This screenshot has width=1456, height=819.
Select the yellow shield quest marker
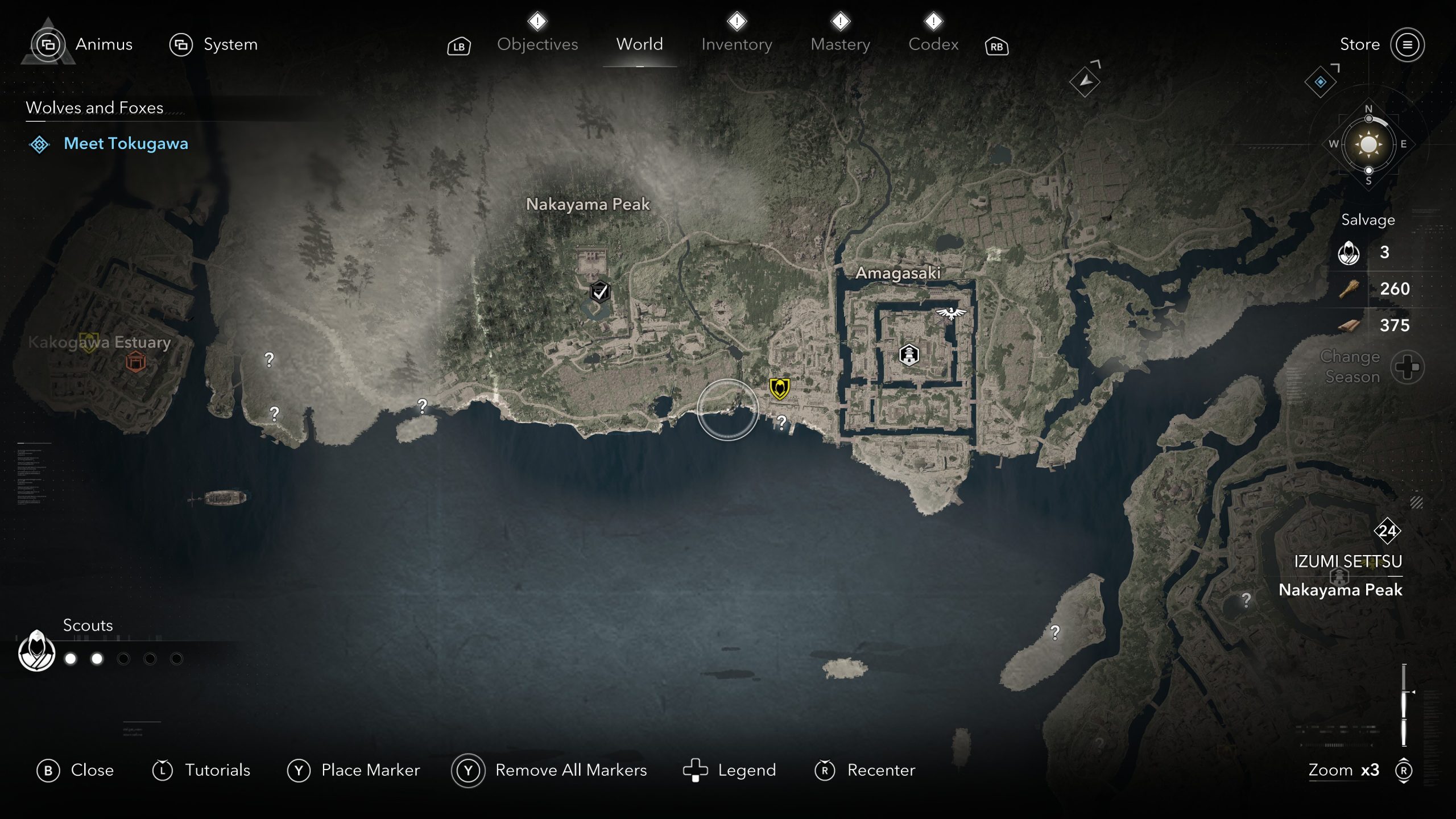(779, 388)
